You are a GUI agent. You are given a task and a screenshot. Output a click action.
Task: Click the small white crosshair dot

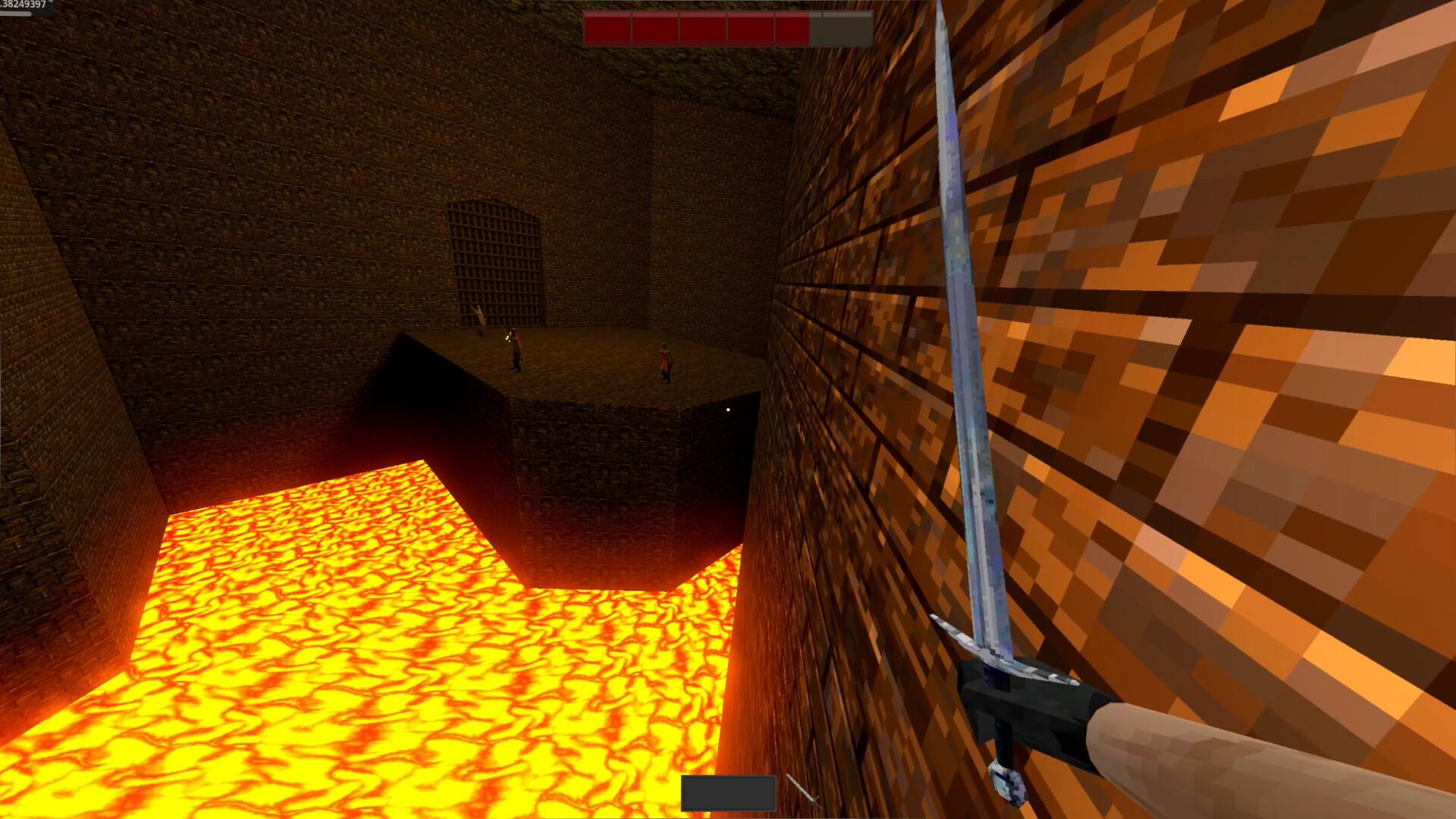[727, 409]
